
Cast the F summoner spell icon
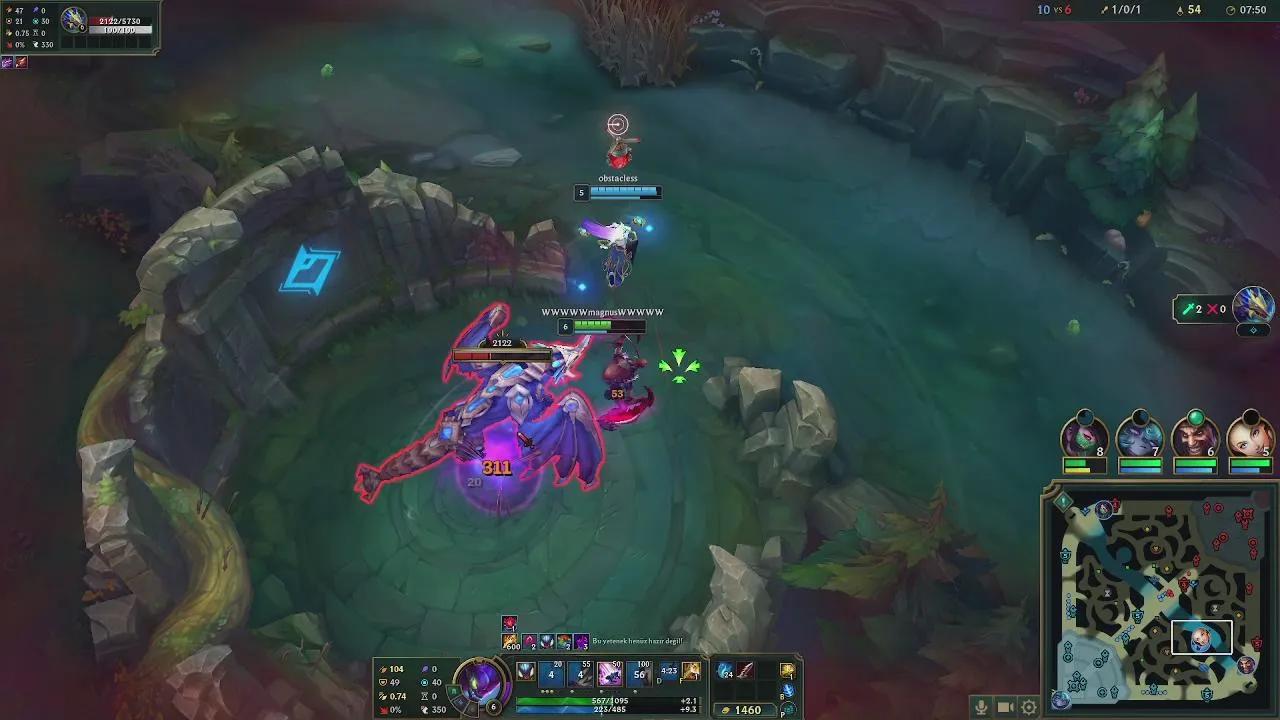(690, 671)
